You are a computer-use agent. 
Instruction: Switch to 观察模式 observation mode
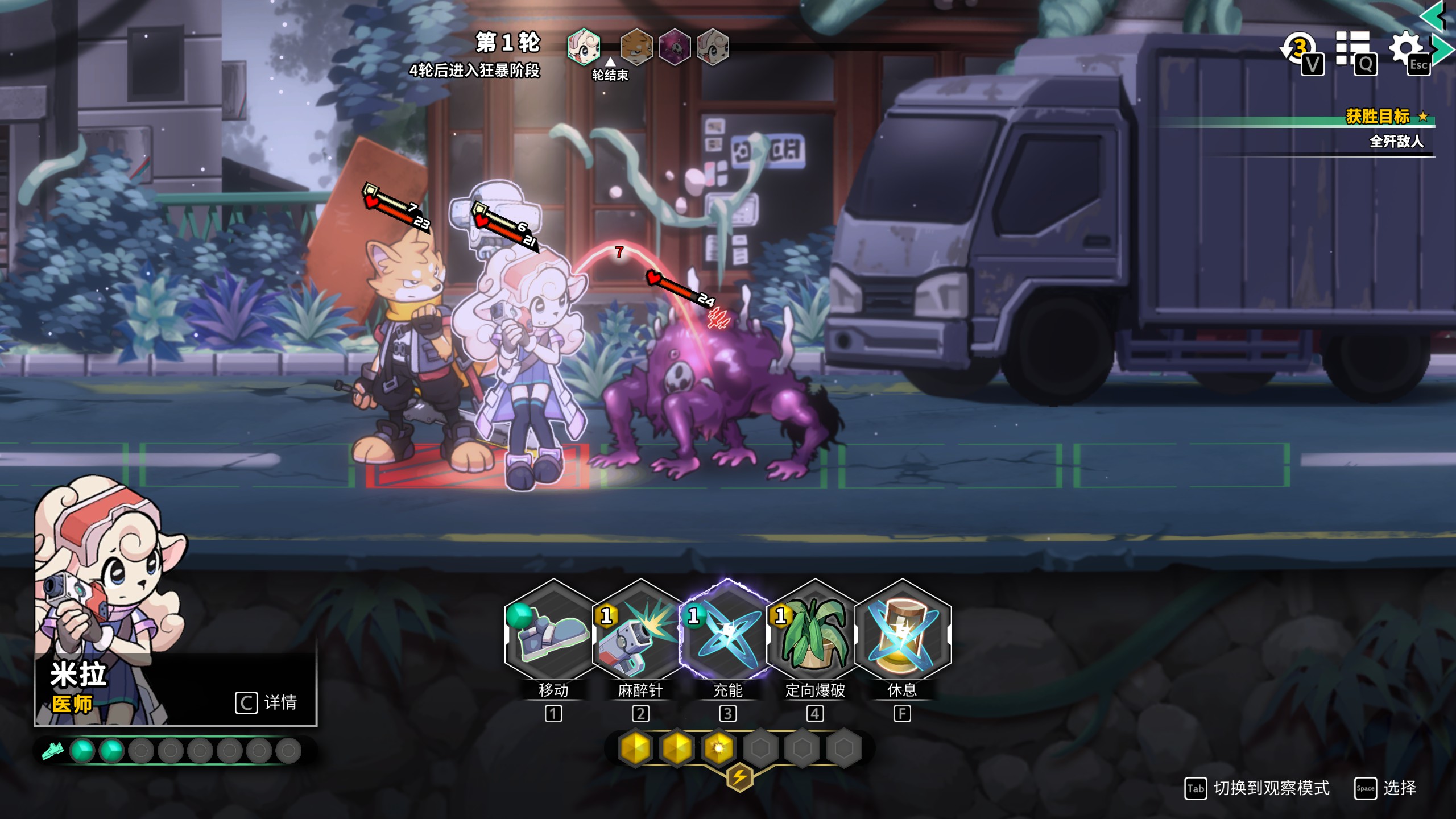1258,788
